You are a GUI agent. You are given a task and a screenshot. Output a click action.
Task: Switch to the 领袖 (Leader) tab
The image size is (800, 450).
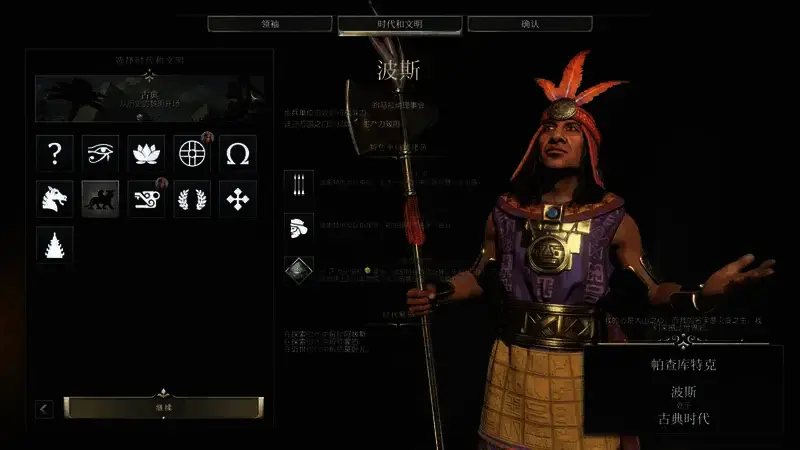click(x=270, y=23)
